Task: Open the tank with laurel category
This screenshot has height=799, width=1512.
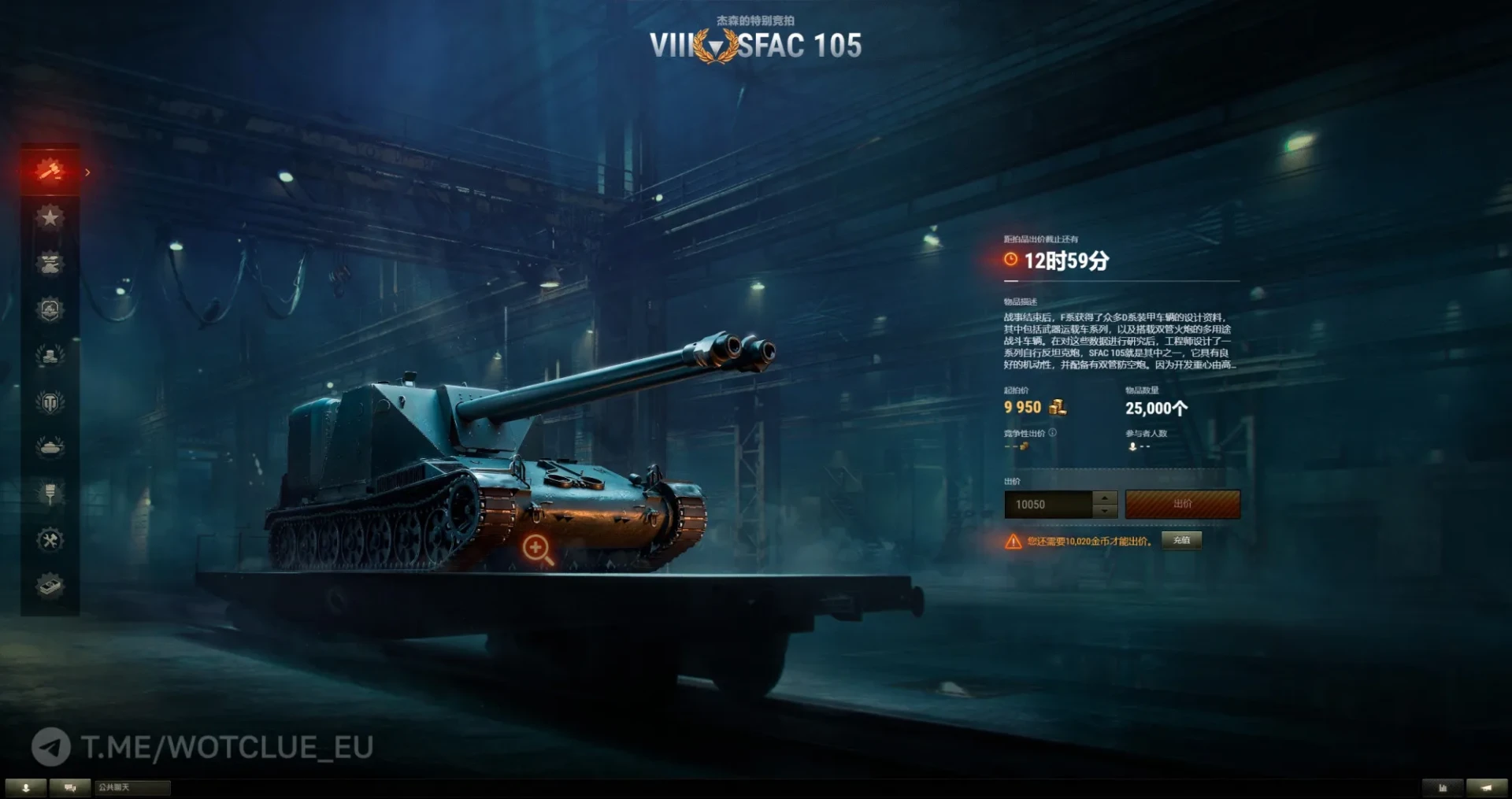Action: coord(50,447)
